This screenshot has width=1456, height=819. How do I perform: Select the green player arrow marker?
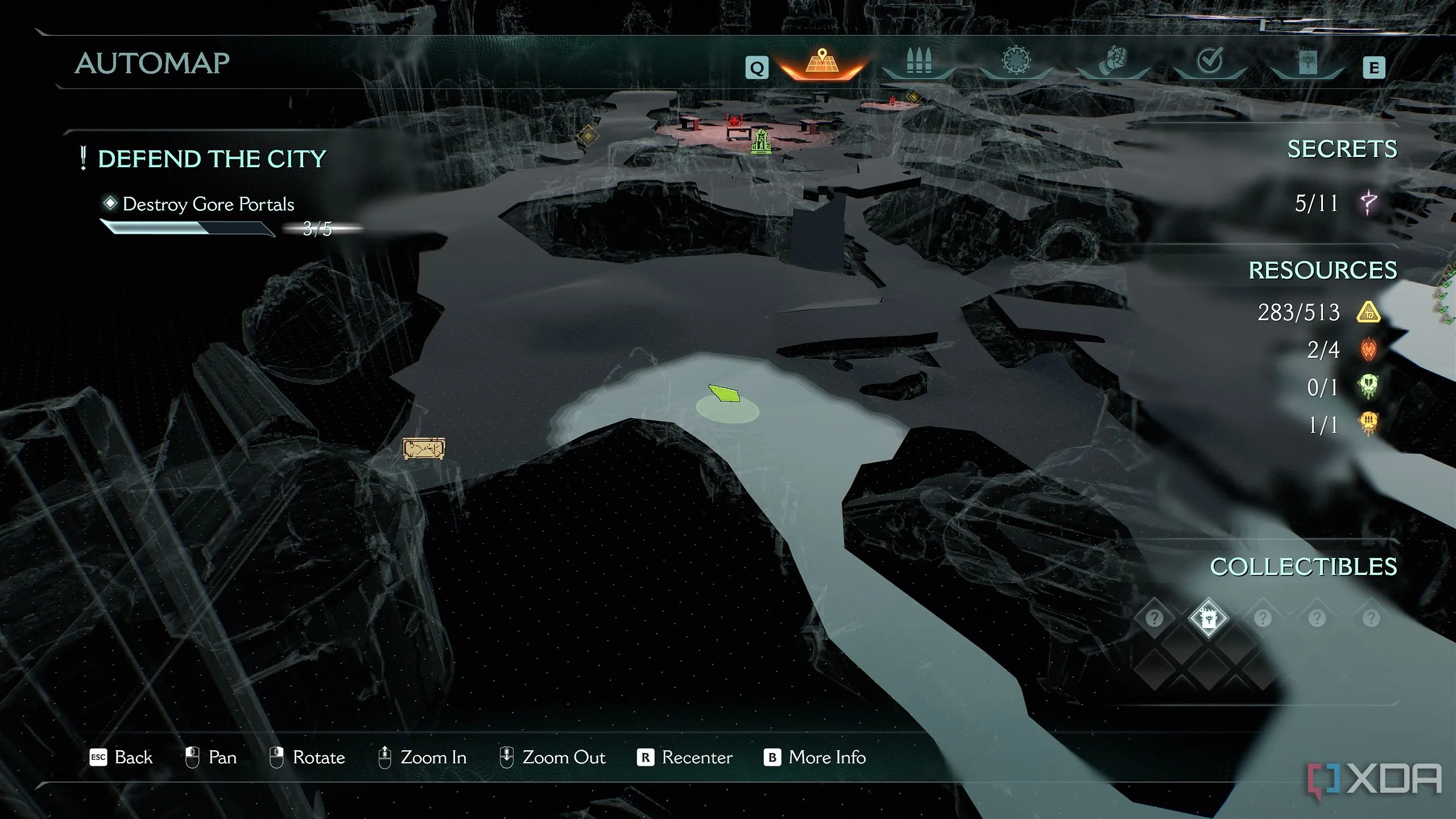point(725,394)
